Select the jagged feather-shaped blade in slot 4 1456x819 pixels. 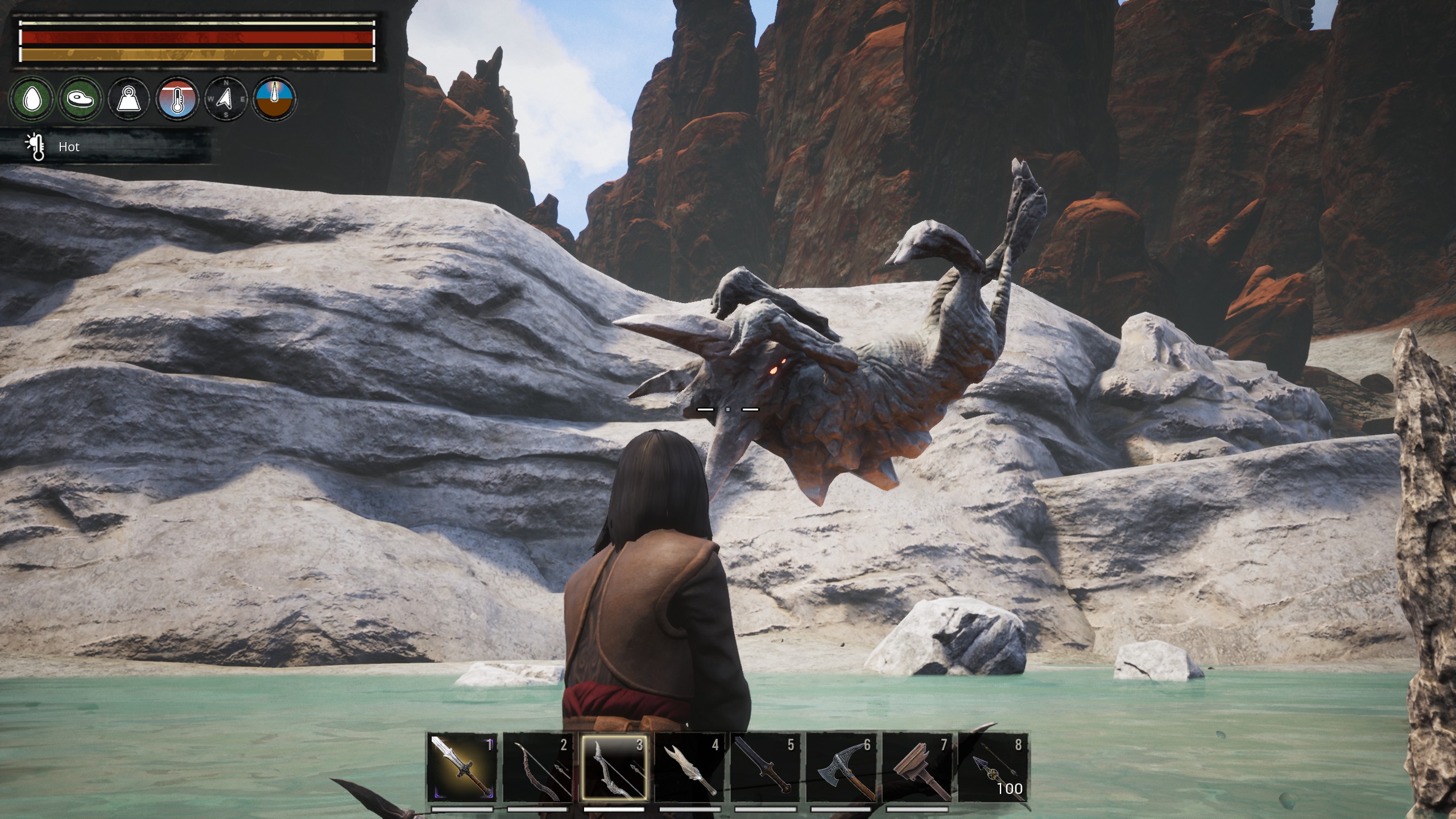click(x=689, y=766)
